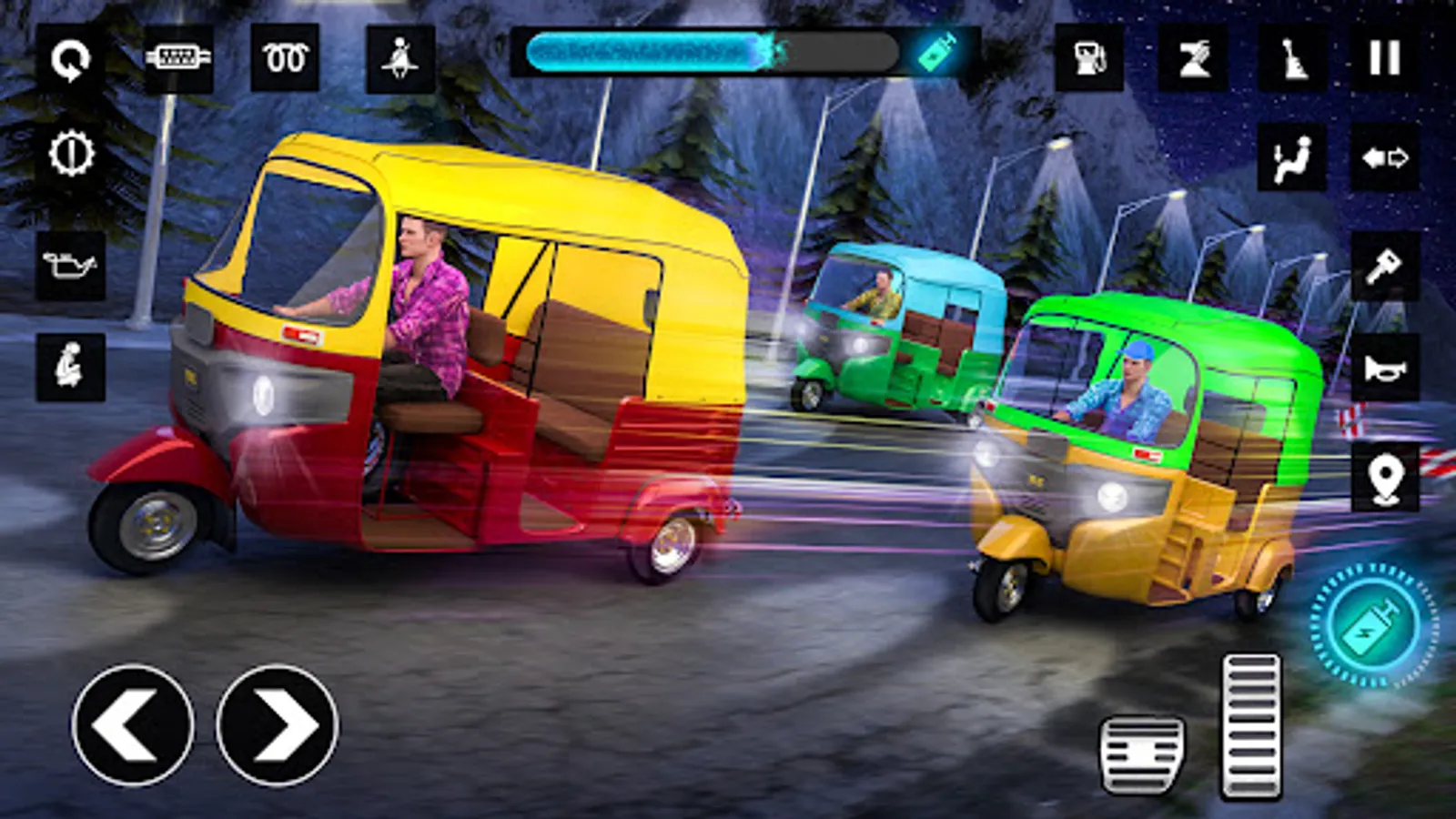Image resolution: width=1456 pixels, height=819 pixels.
Task: Select the wiper control icon
Action: pyautogui.click(x=1192, y=58)
